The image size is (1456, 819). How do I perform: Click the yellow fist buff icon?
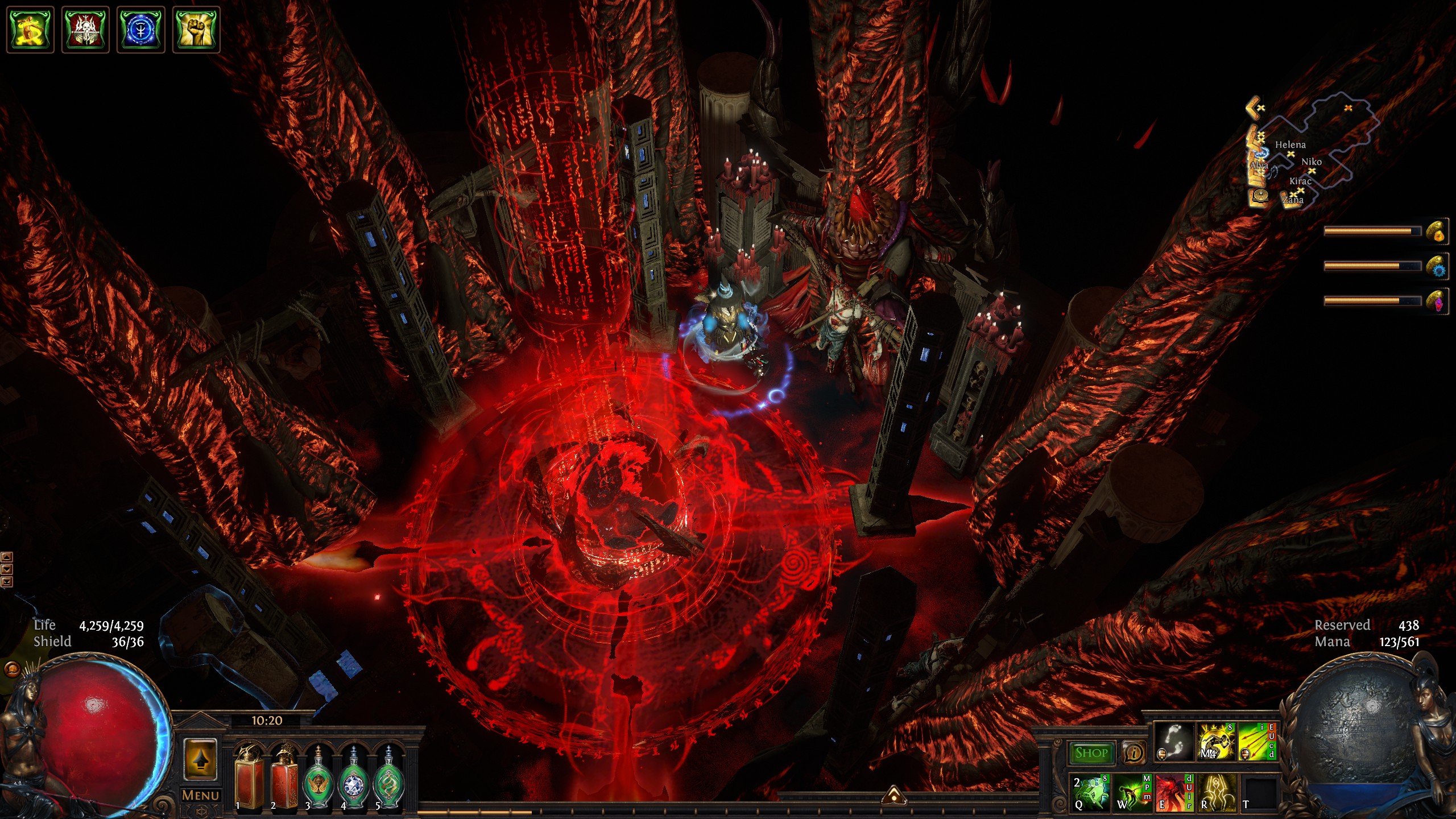196,29
